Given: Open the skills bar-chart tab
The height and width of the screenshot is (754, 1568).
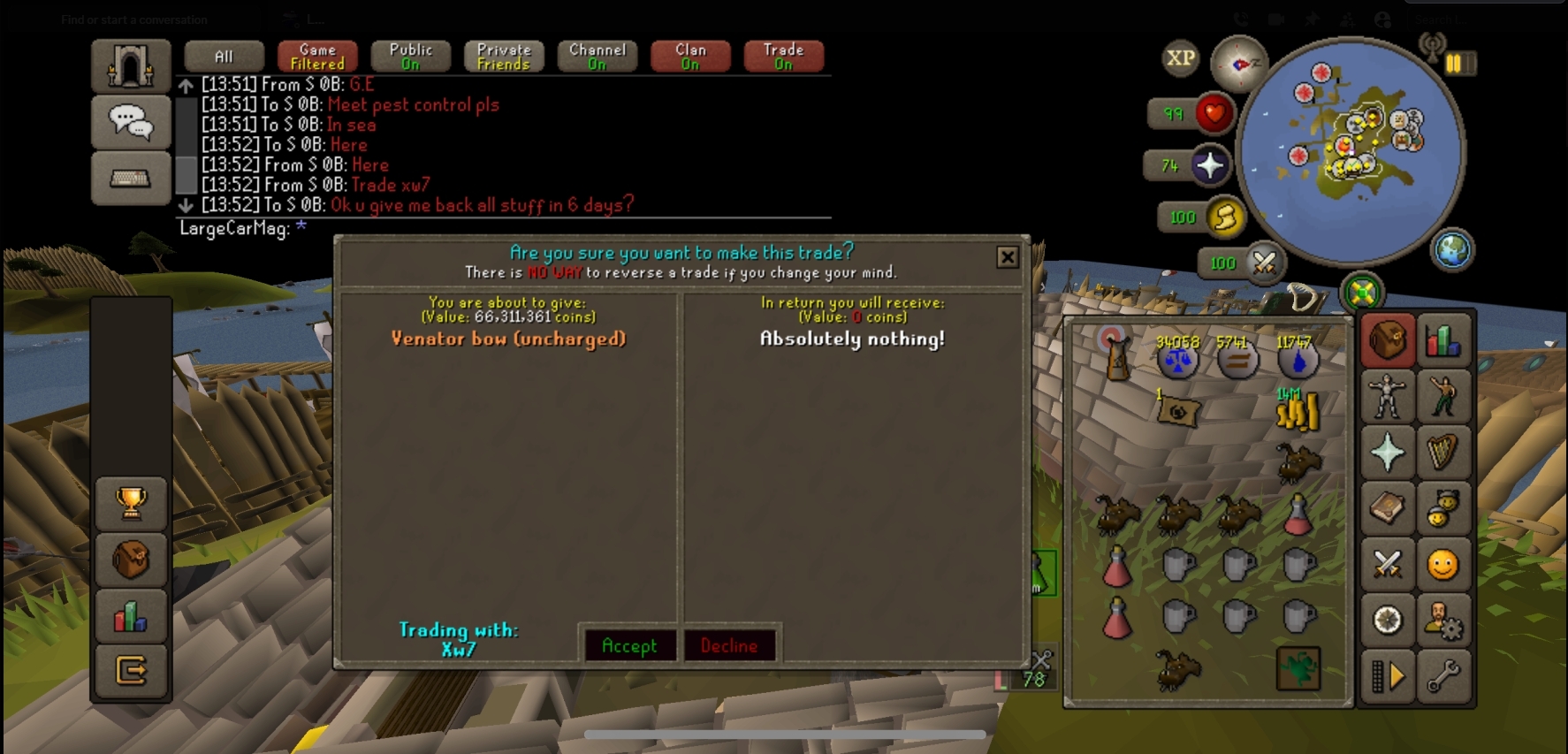Looking at the screenshot, I should 1442,340.
